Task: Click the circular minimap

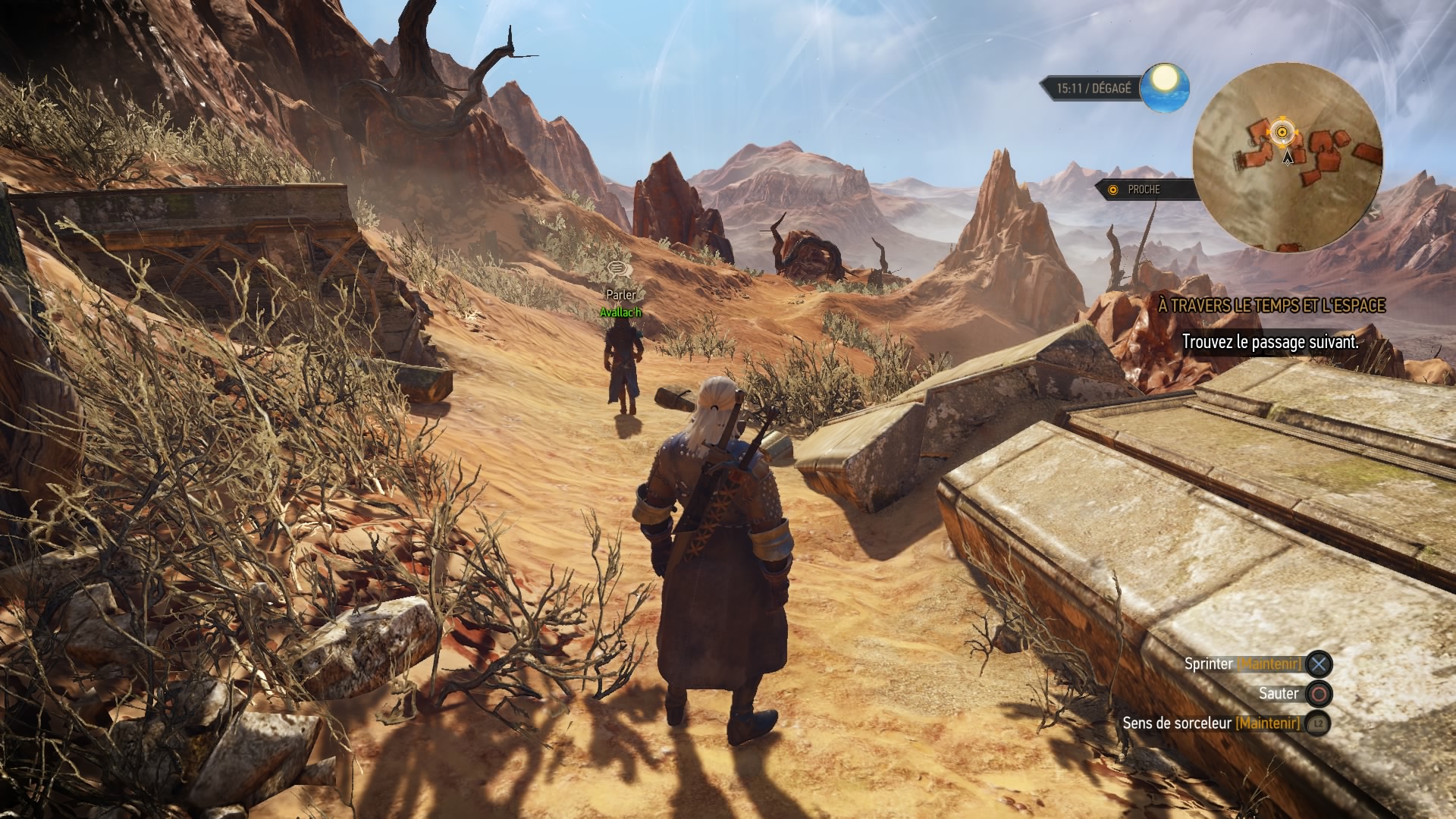Action: [1287, 158]
